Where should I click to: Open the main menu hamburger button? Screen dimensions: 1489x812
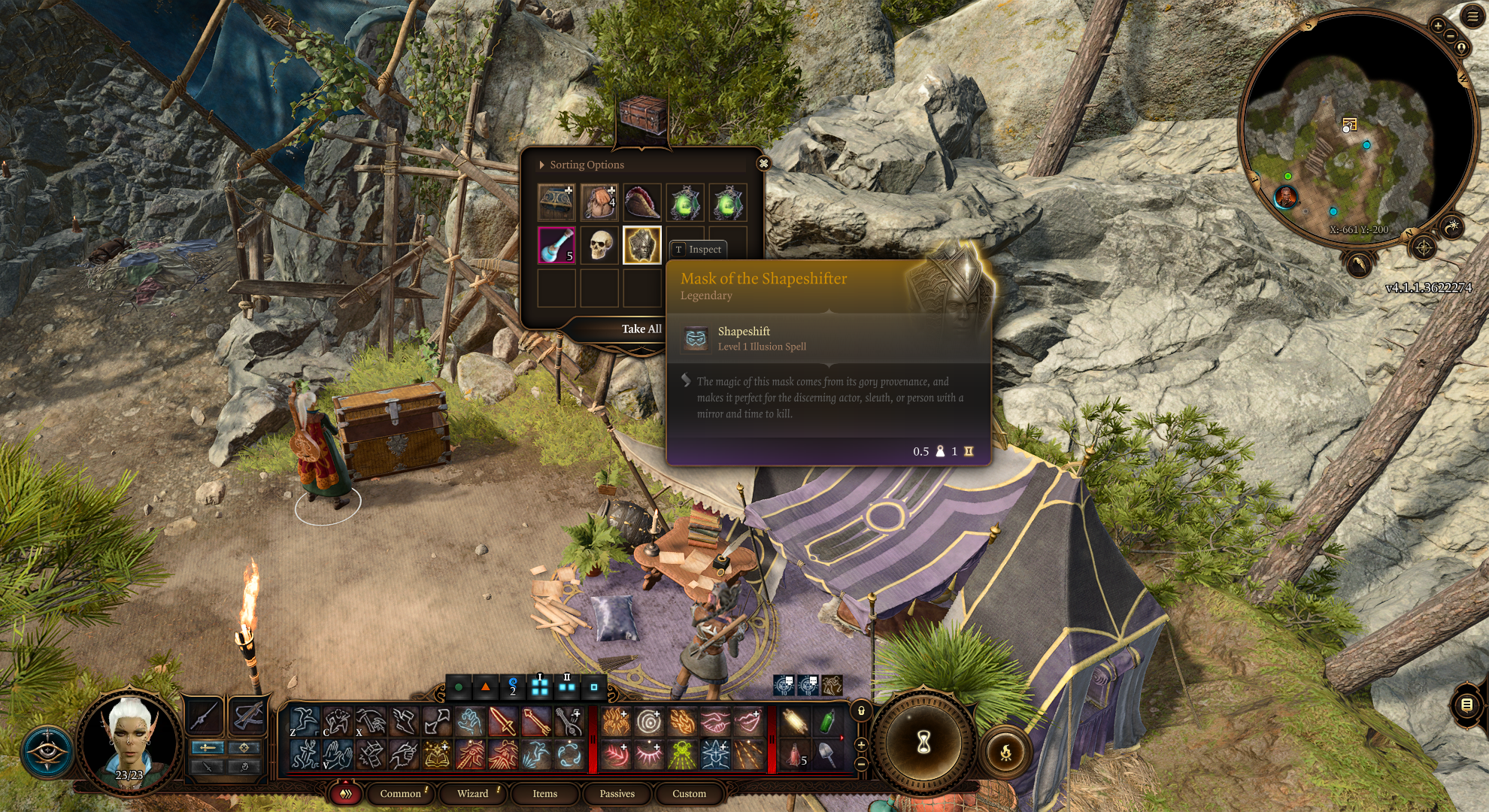[1472, 17]
